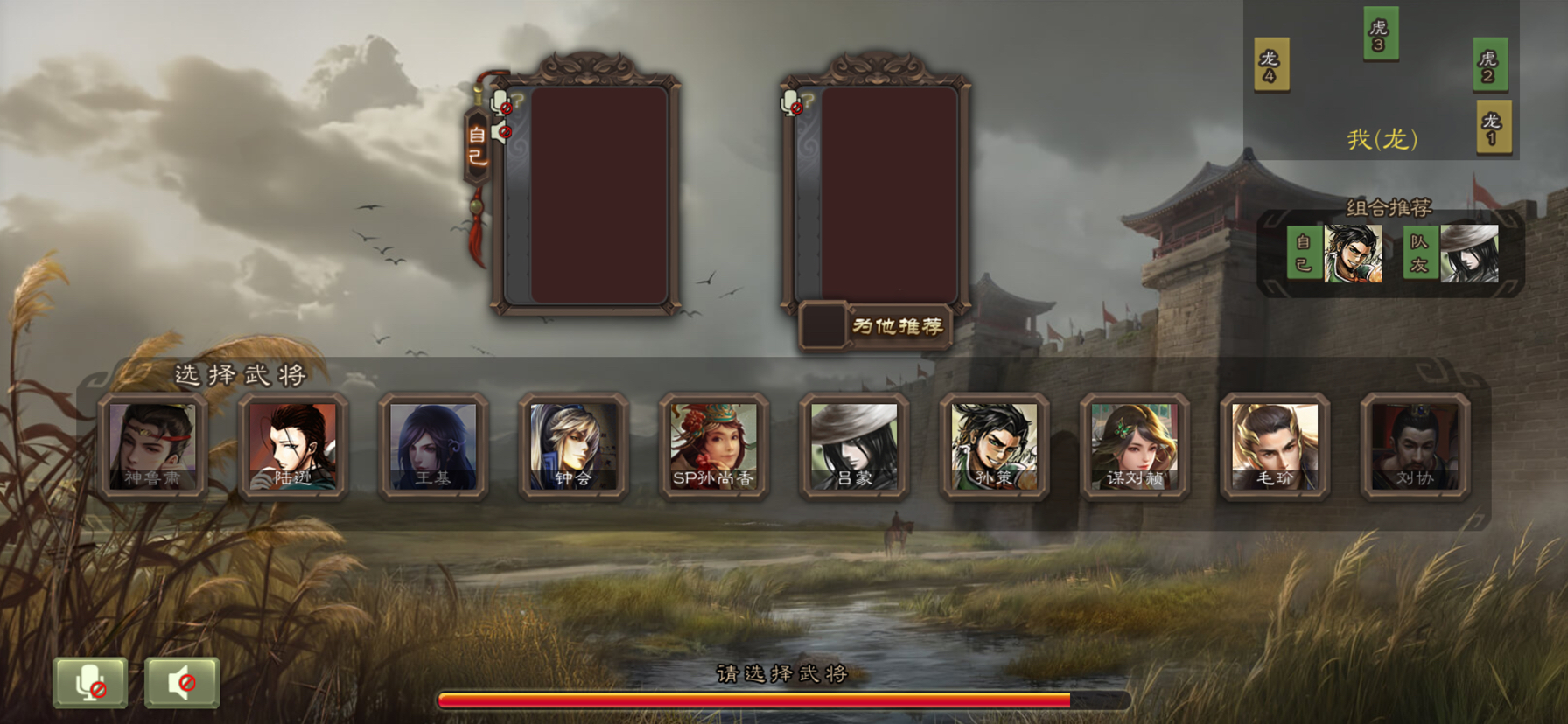
Task: Apply recommended combo general for 自己
Action: pyautogui.click(x=1353, y=254)
